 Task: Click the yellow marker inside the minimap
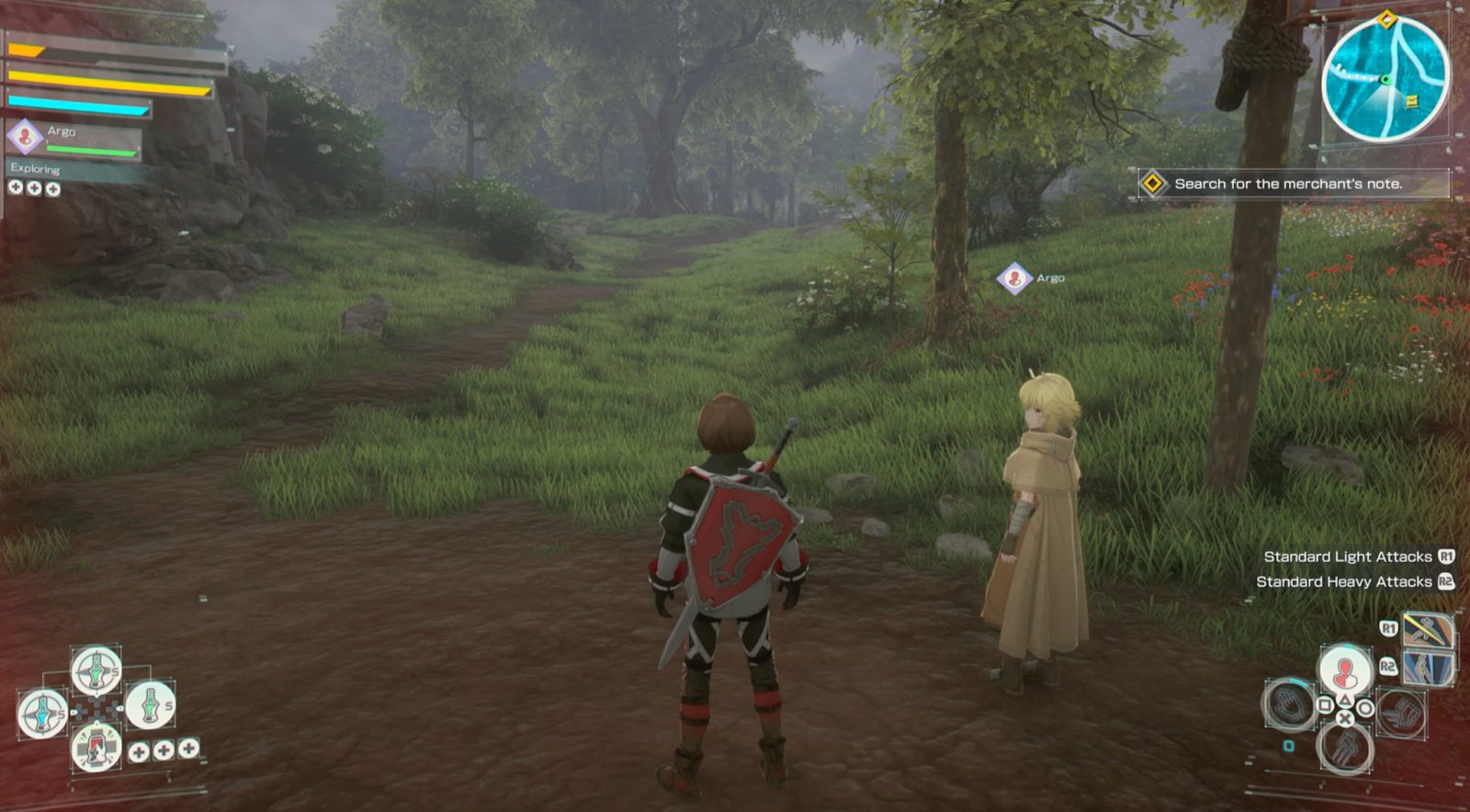click(x=1411, y=100)
